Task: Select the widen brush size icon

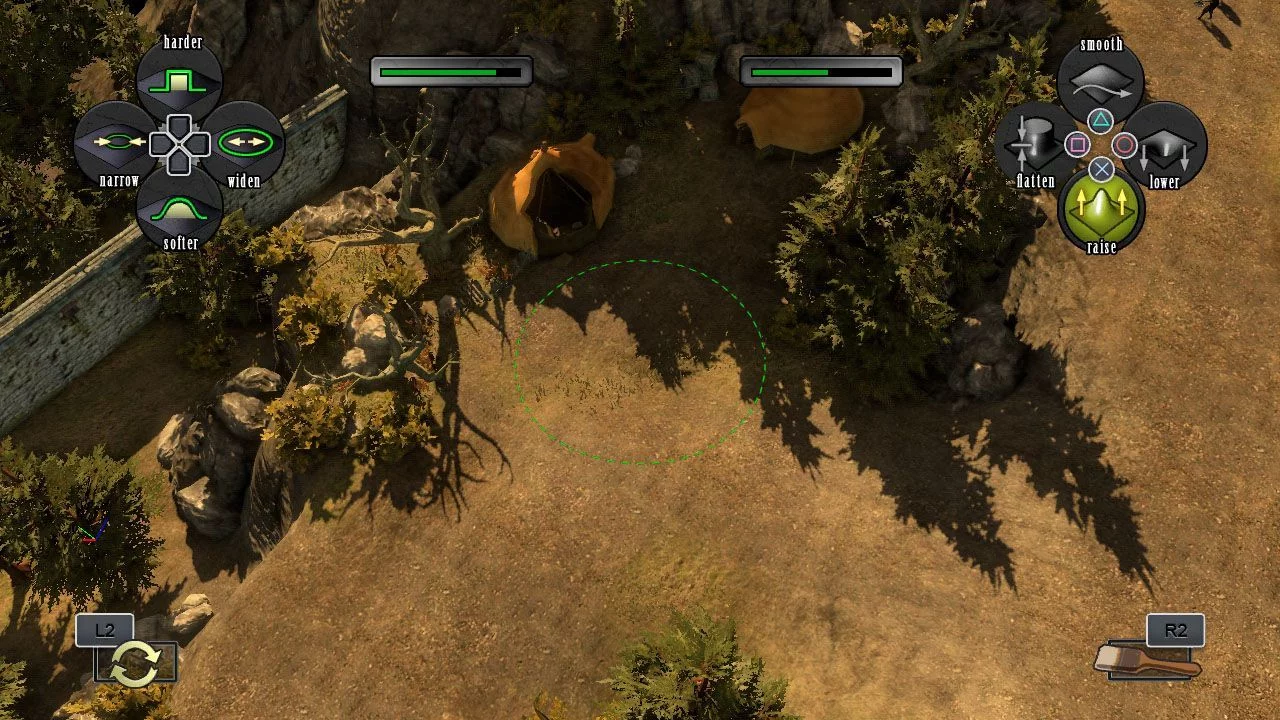Action: 244,143
